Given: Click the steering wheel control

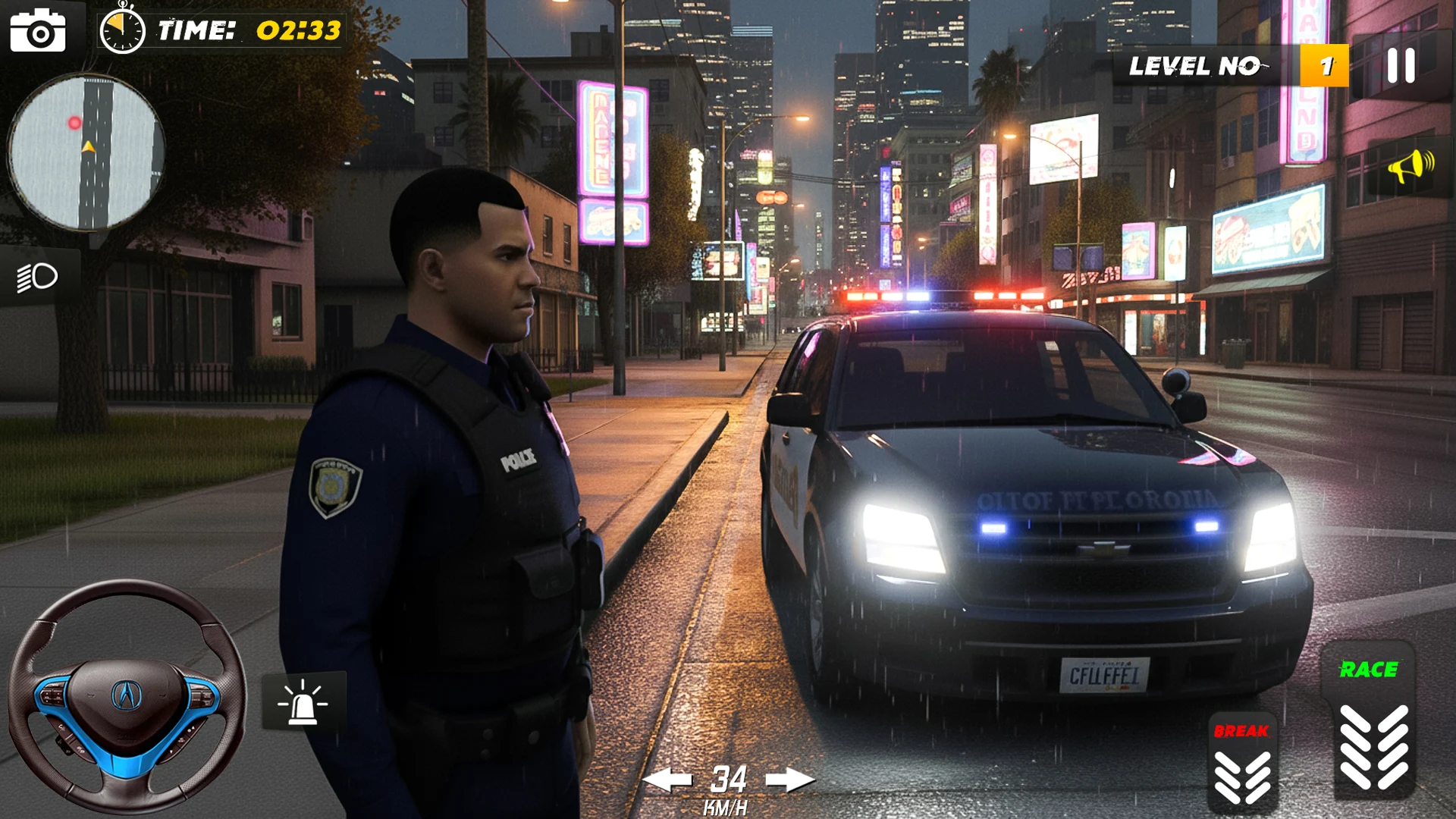Looking at the screenshot, I should (127, 695).
